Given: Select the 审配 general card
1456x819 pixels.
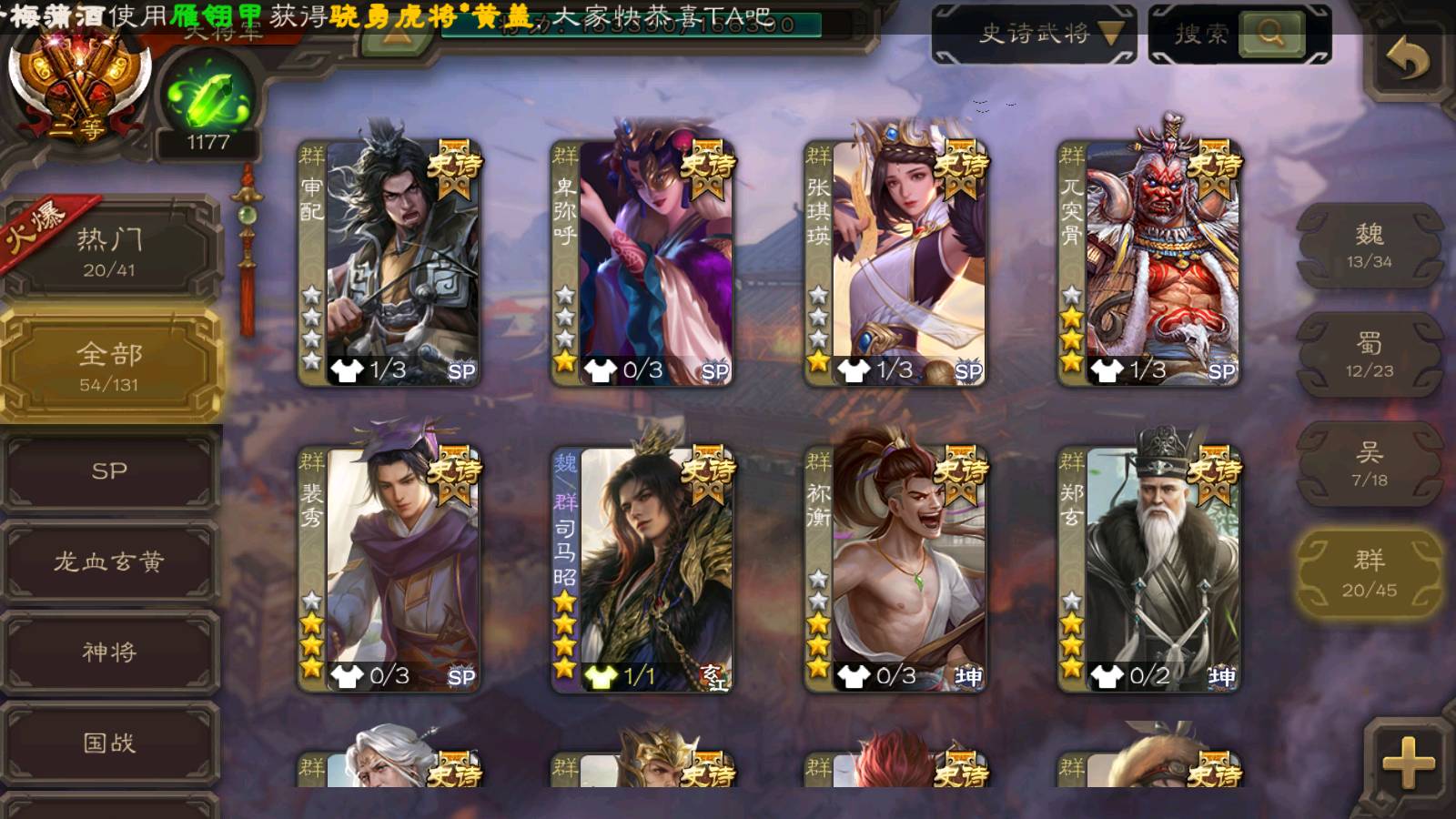Looking at the screenshot, I should point(391,262).
